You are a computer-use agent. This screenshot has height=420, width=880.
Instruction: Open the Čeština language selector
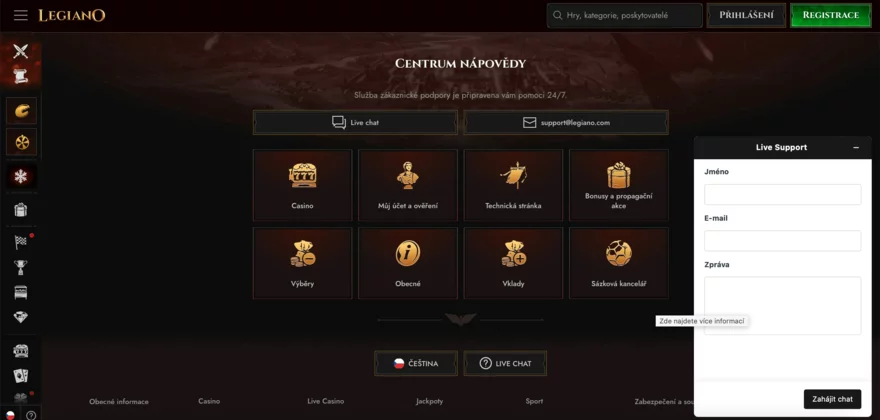tap(414, 363)
